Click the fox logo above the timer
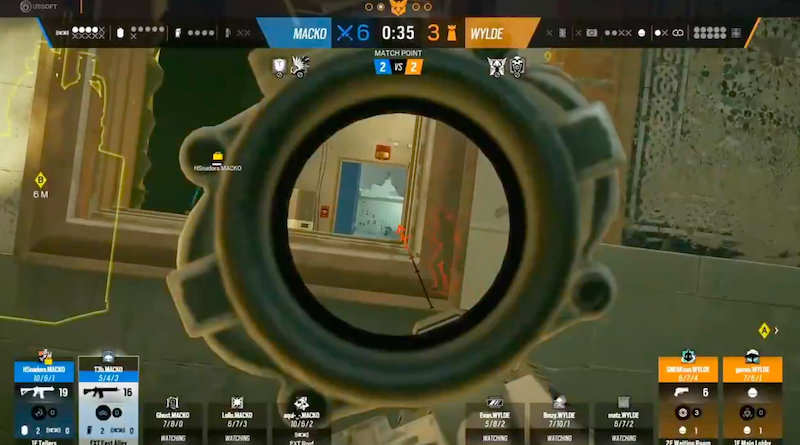Image resolution: width=800 pixels, height=445 pixels. pos(398,8)
